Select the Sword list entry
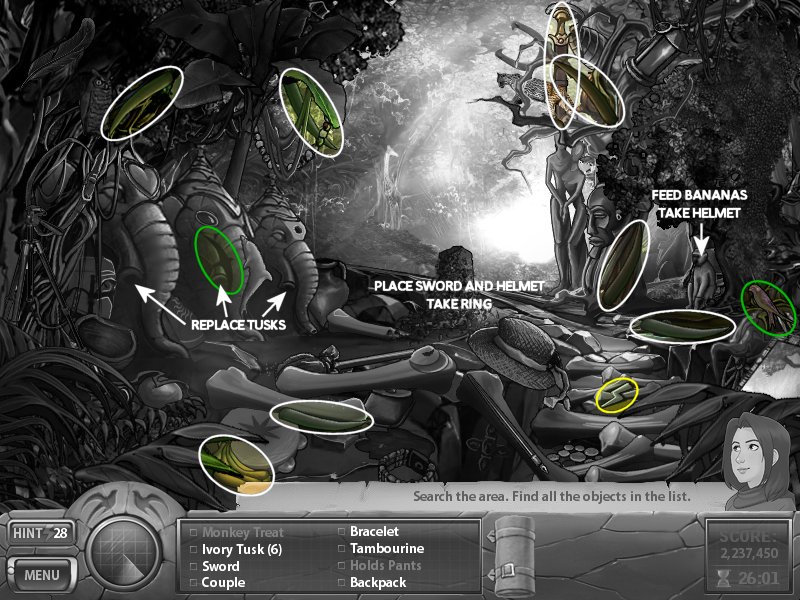This screenshot has width=800, height=600. pyautogui.click(x=221, y=566)
